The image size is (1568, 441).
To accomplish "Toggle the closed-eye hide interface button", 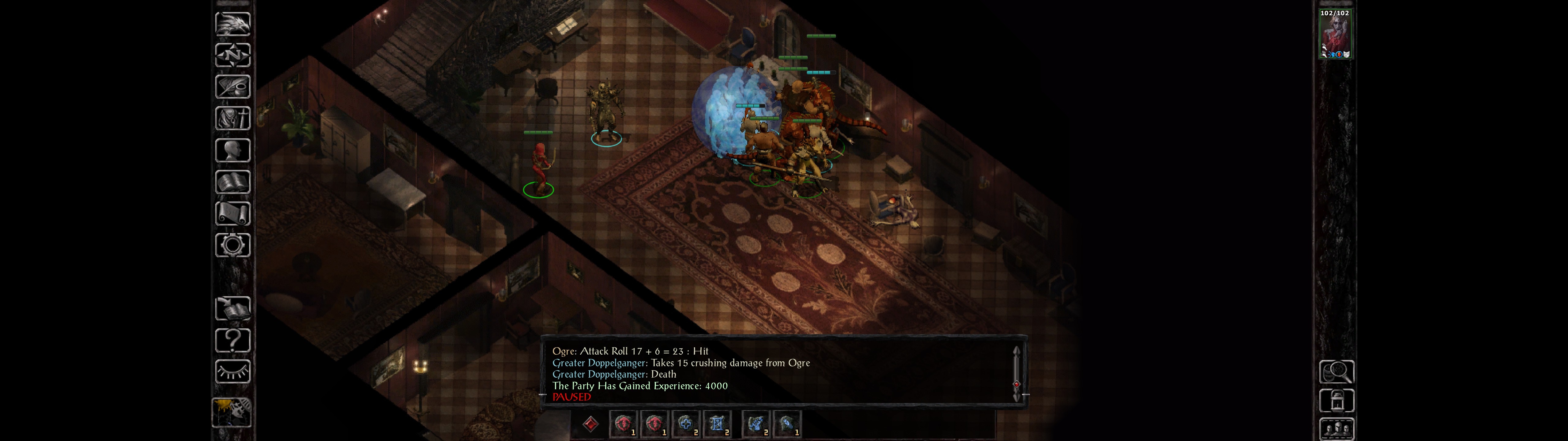I will tap(232, 371).
